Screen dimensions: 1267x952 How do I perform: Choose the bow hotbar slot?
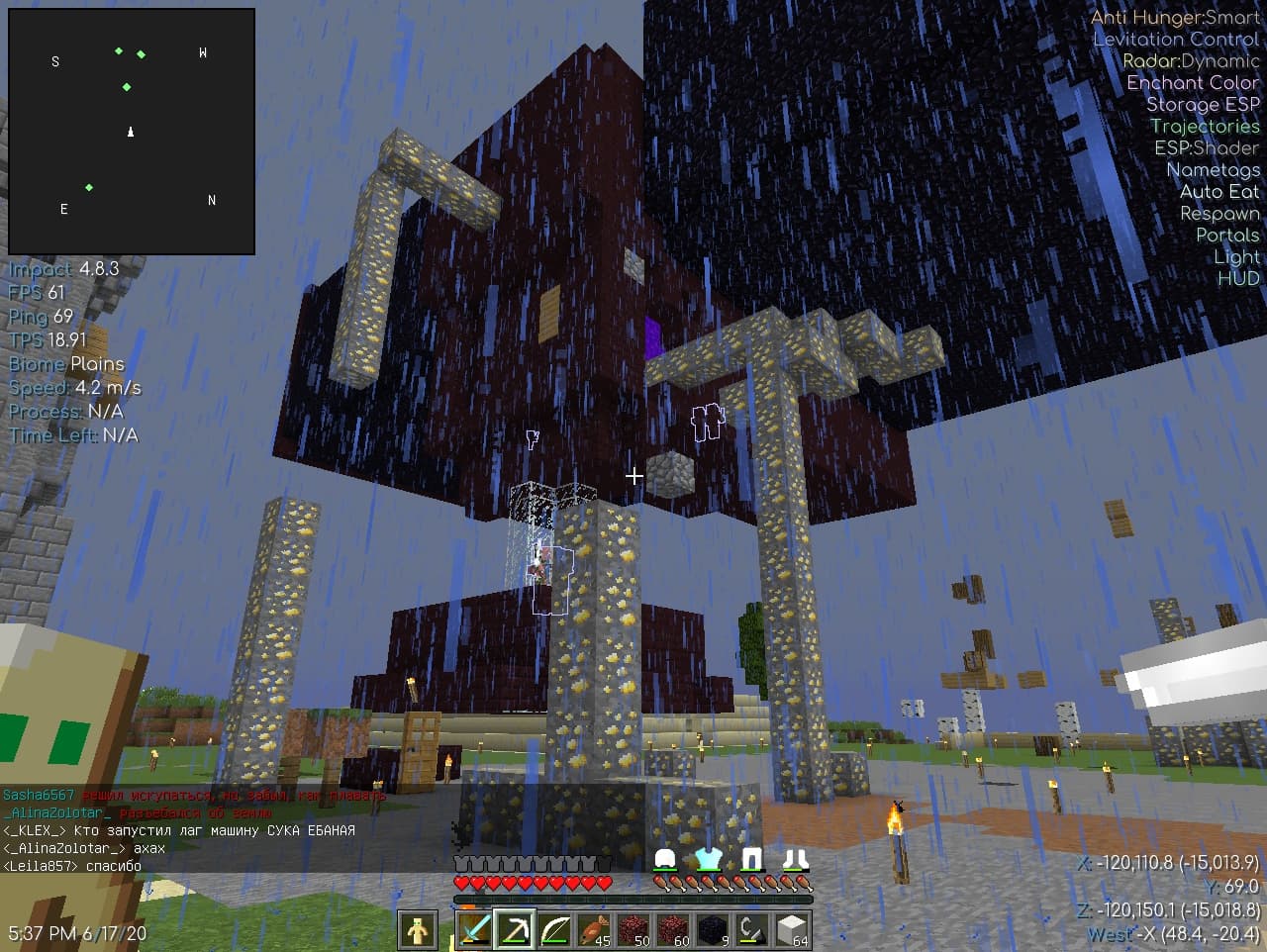tap(554, 930)
